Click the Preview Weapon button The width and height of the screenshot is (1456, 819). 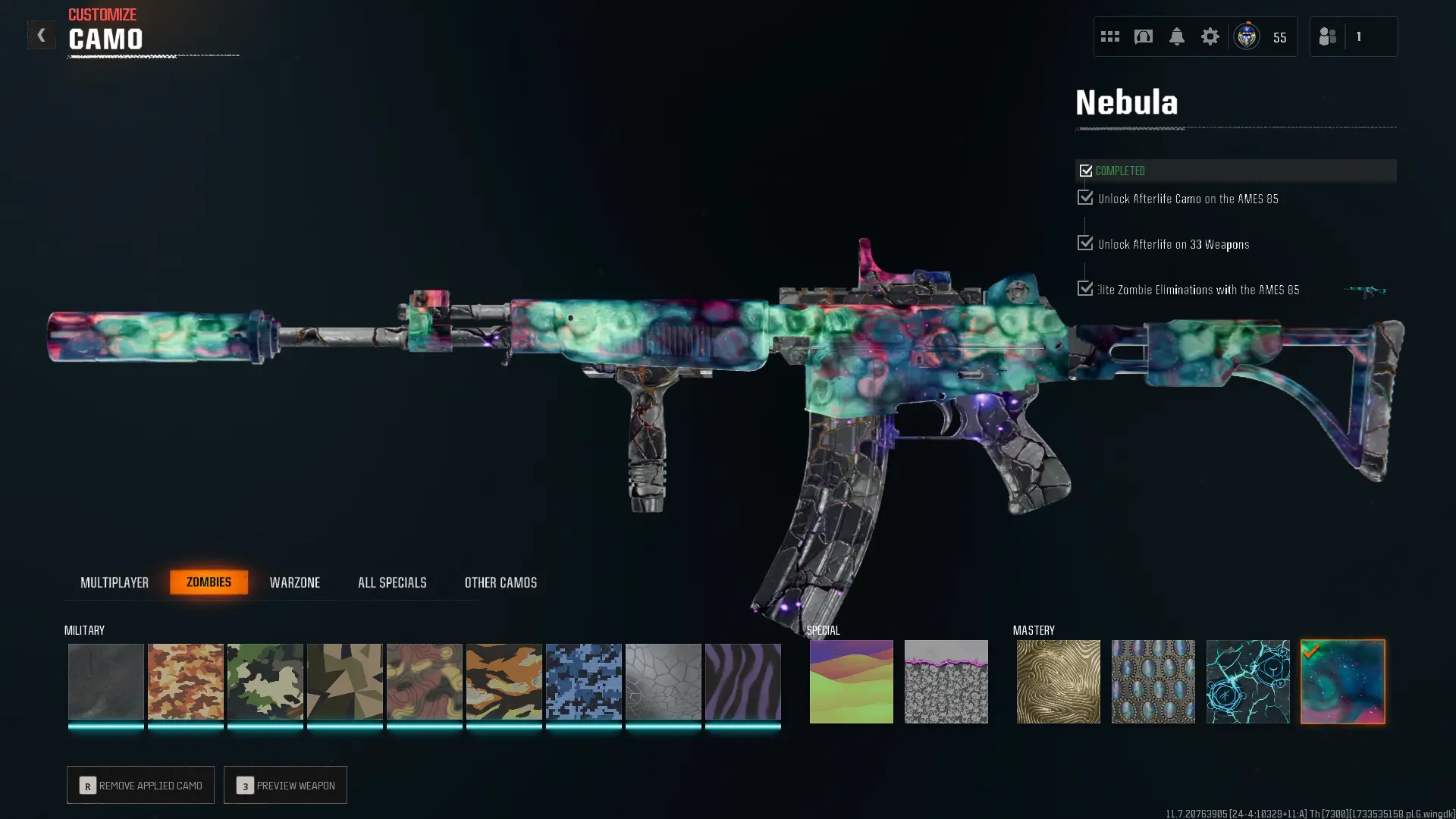(x=285, y=785)
